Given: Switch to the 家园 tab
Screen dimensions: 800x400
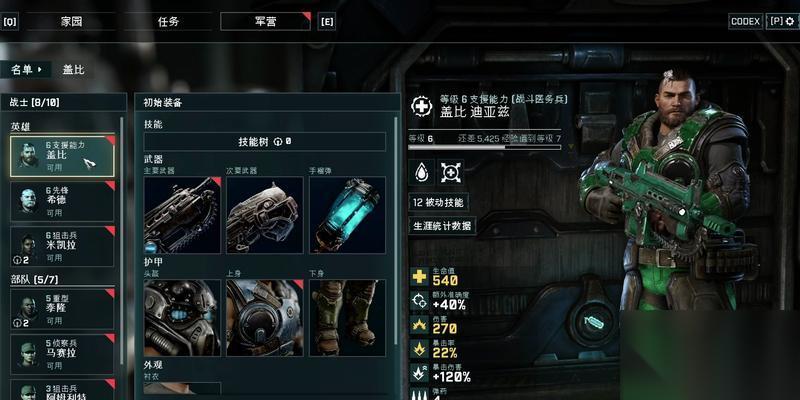Looking at the screenshot, I should (71, 21).
